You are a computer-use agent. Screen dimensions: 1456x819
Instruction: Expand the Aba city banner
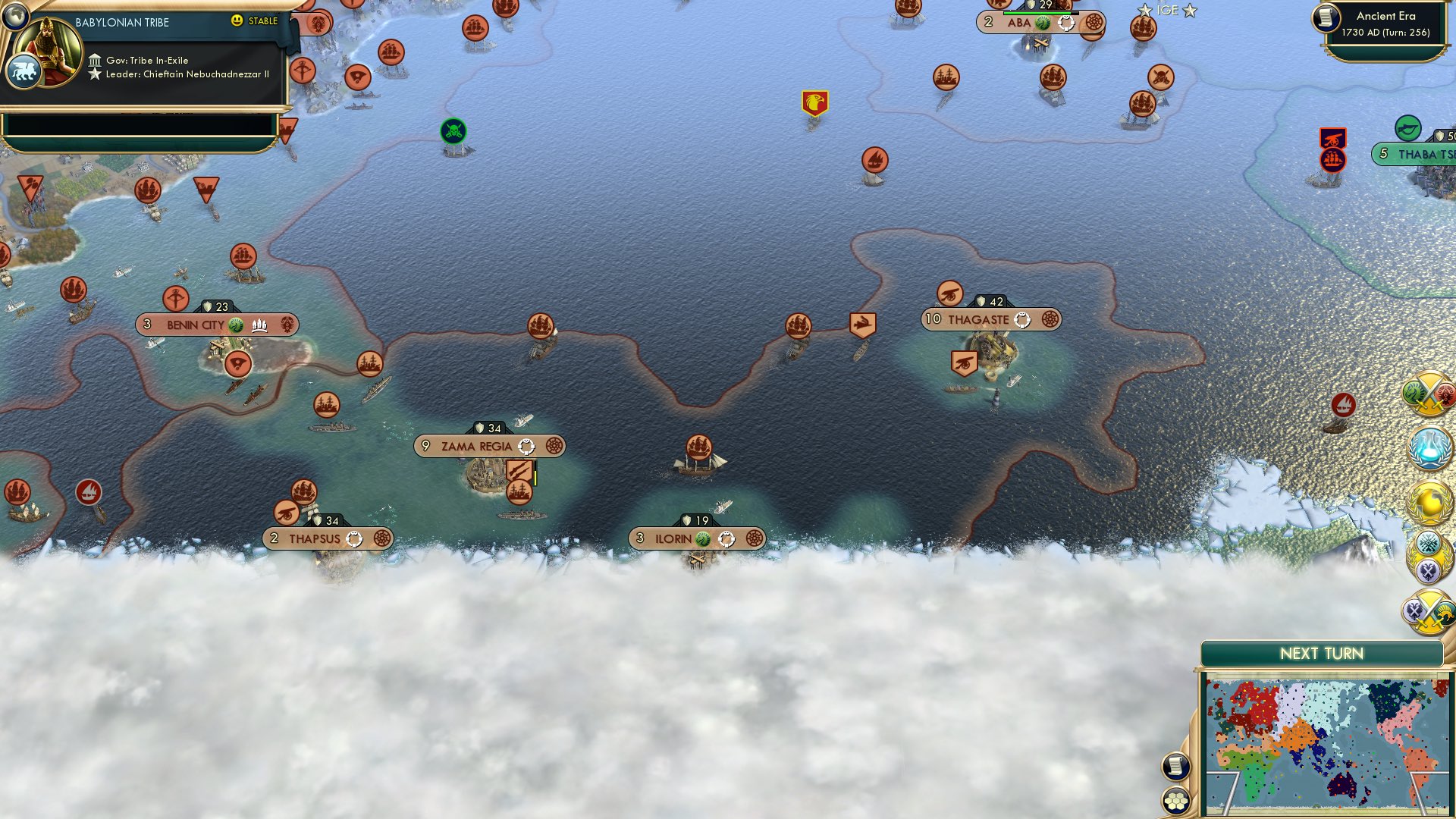pos(1039,23)
